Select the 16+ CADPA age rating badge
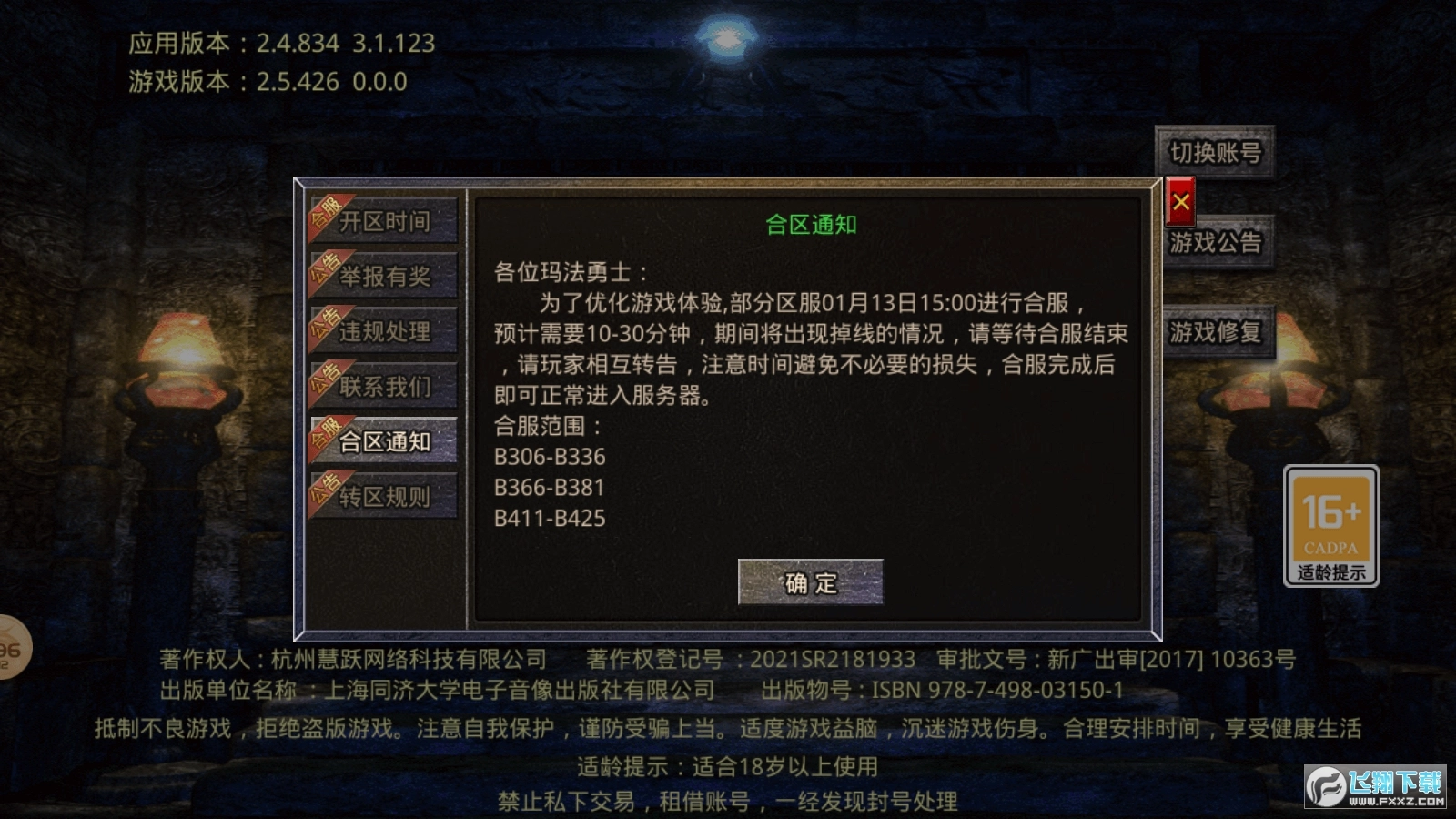This screenshot has width=1456, height=819. (x=1332, y=526)
